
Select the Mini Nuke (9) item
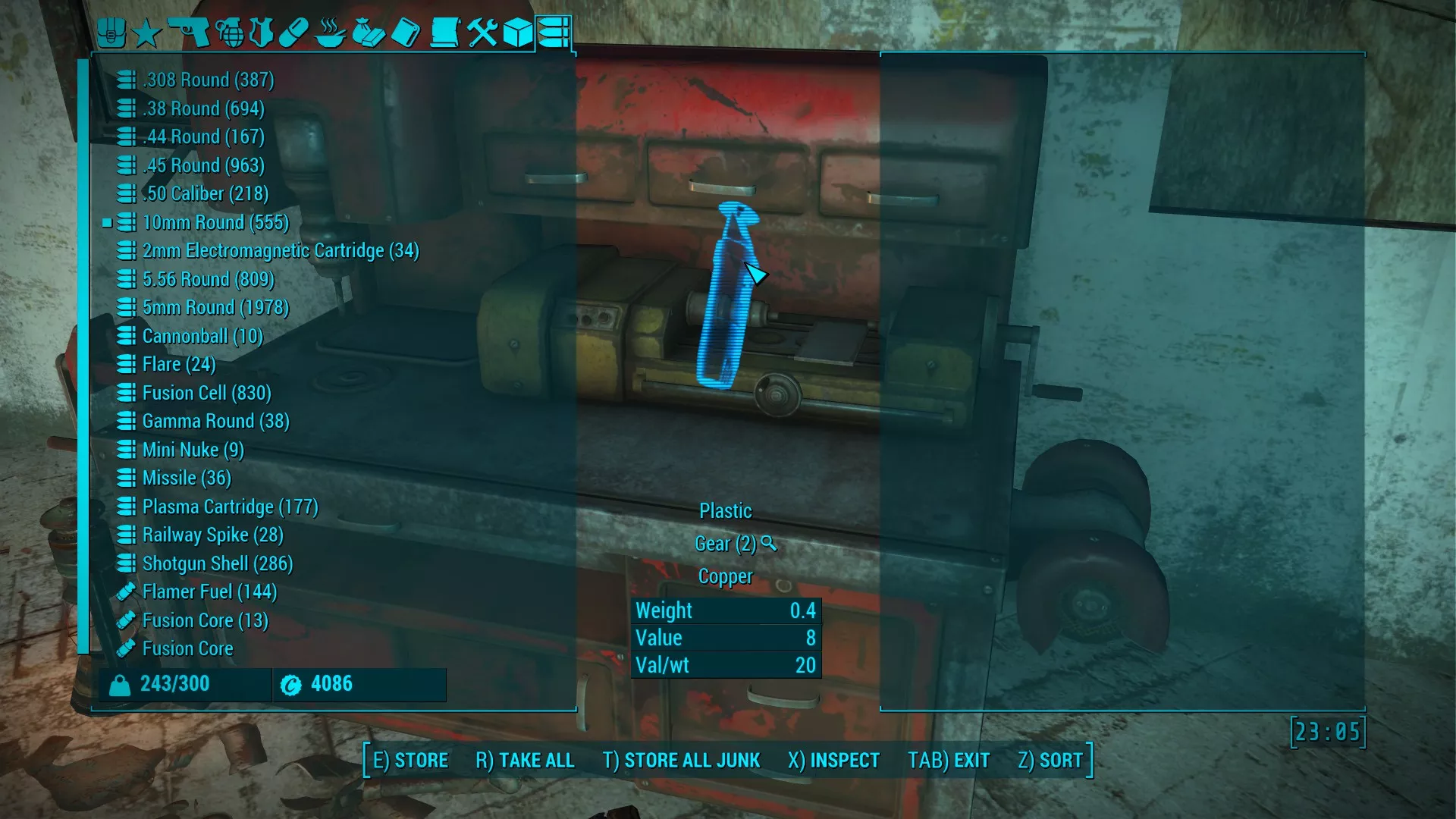point(193,450)
